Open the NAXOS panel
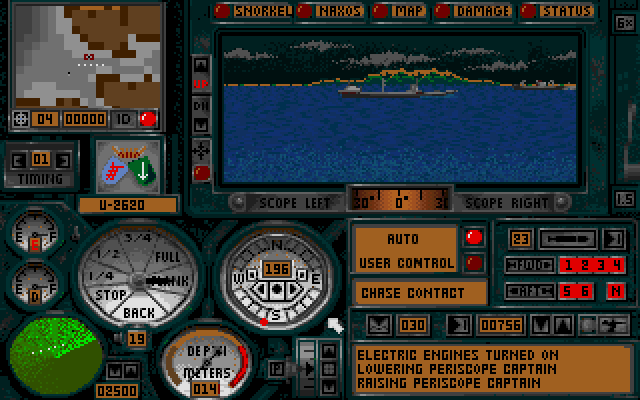Screen dimensions: 640x400 [x=333, y=12]
